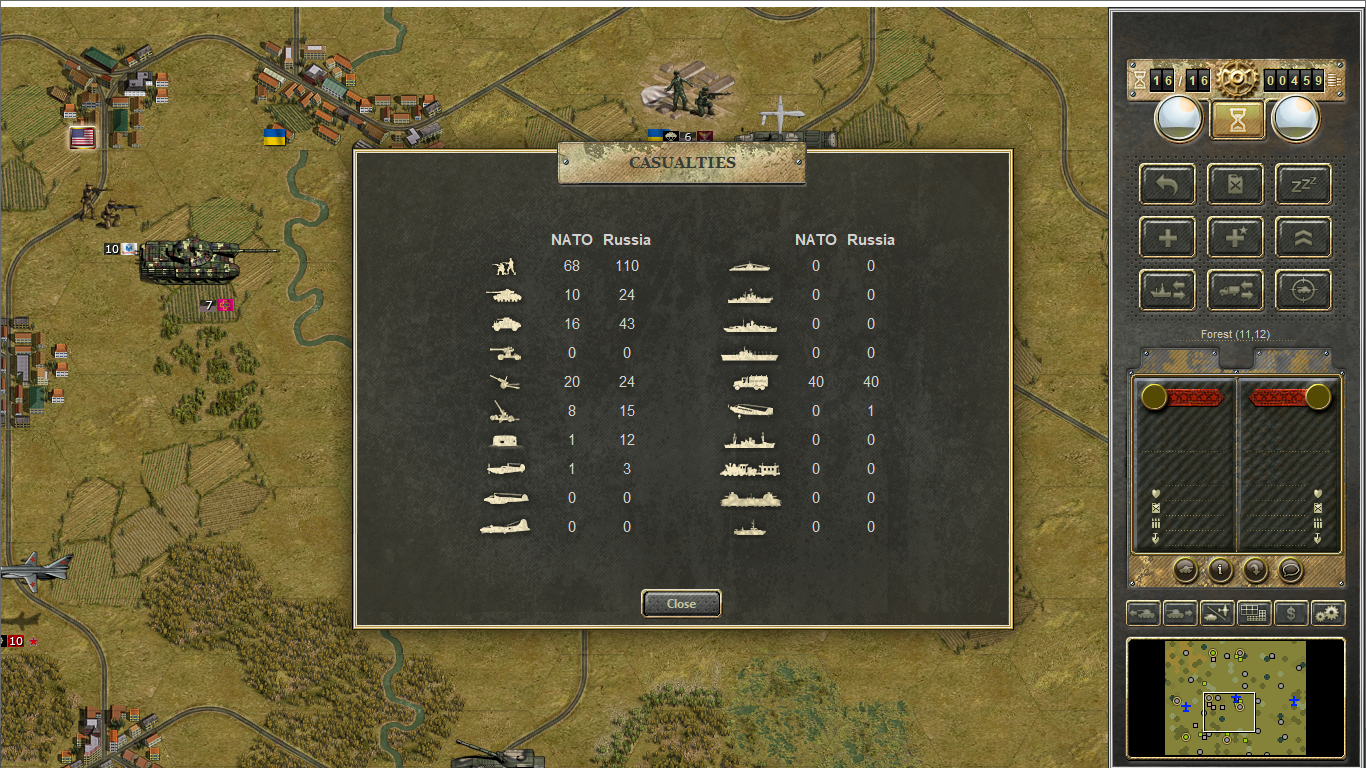Toggle the truck transport mount button

pos(1236,290)
